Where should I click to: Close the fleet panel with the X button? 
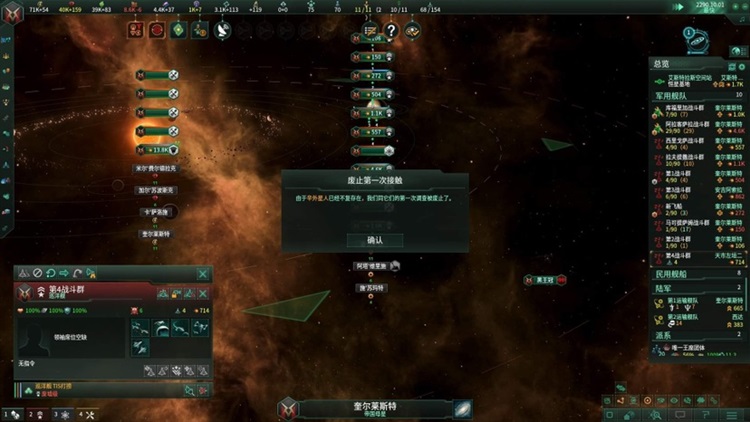[x=203, y=273]
